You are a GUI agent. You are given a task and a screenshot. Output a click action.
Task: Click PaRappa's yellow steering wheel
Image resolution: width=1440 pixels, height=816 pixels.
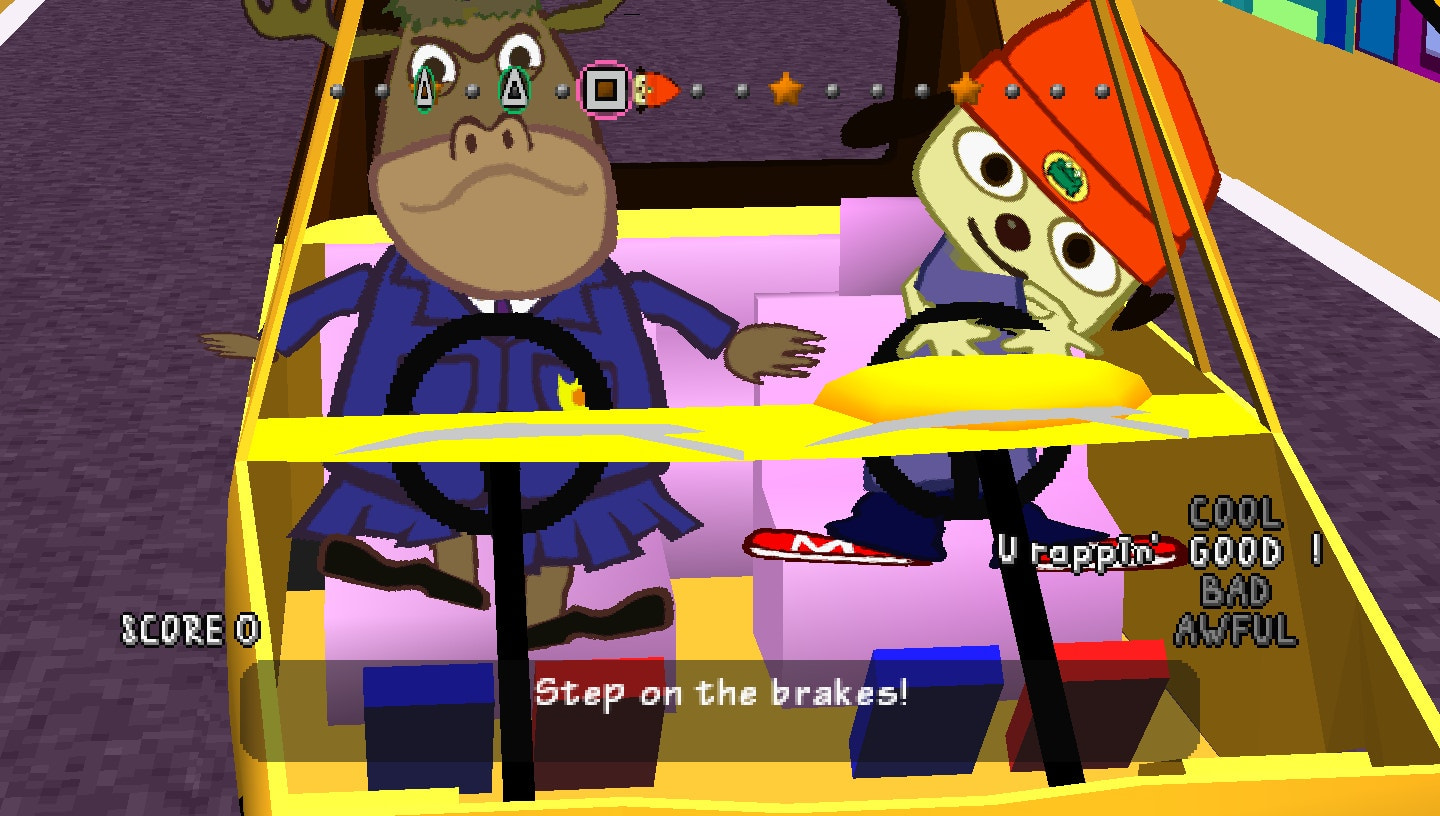click(975, 390)
